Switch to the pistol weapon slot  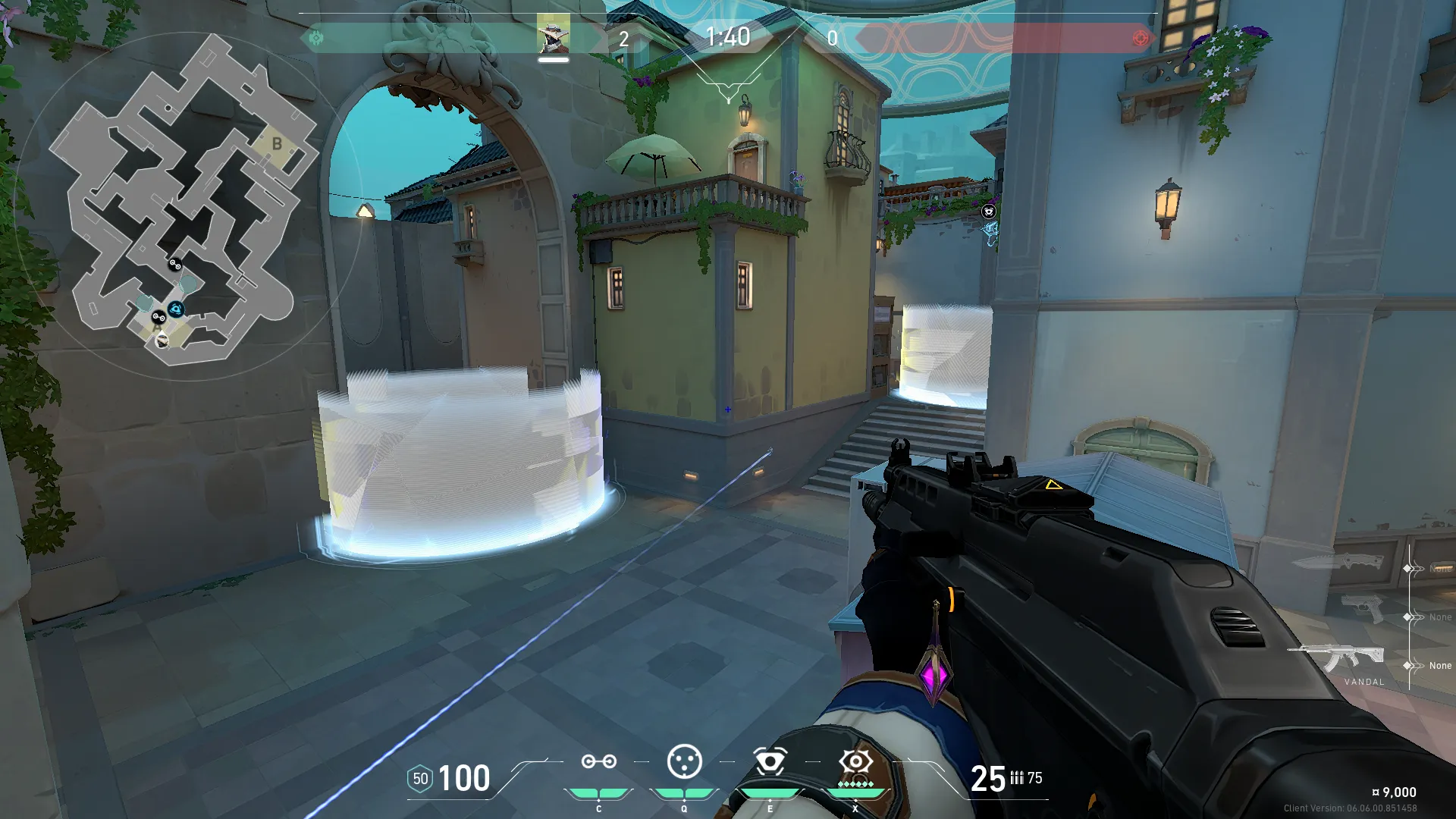coord(1362,608)
